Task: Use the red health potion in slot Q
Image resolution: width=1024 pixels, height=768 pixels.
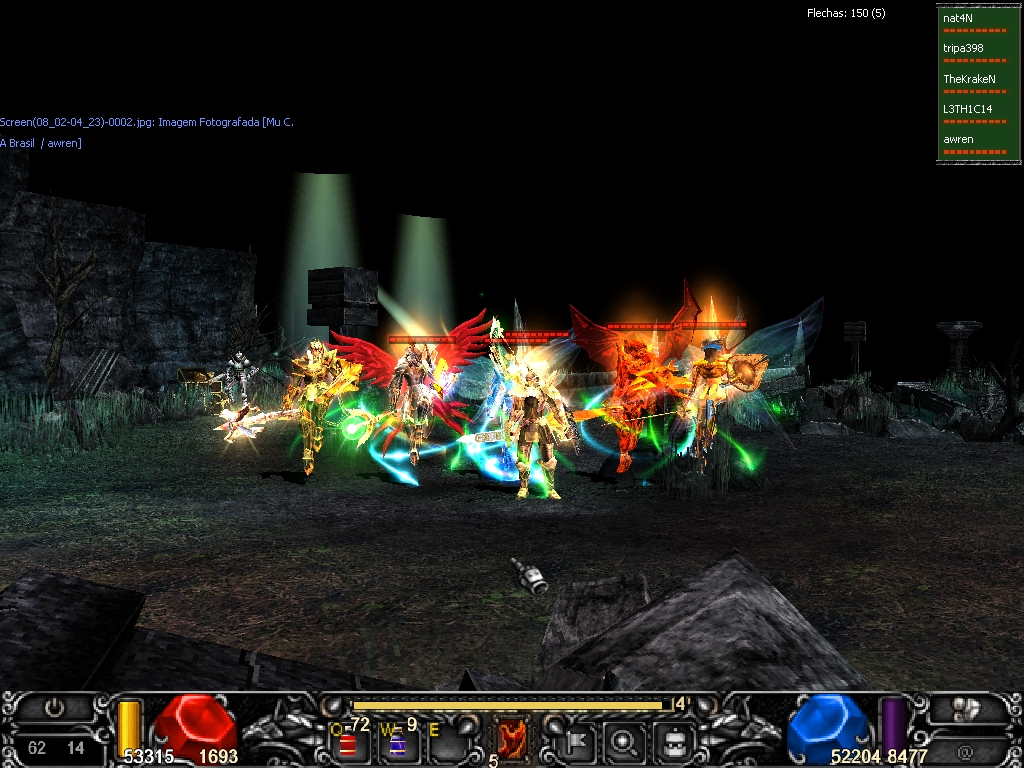Action: click(349, 744)
